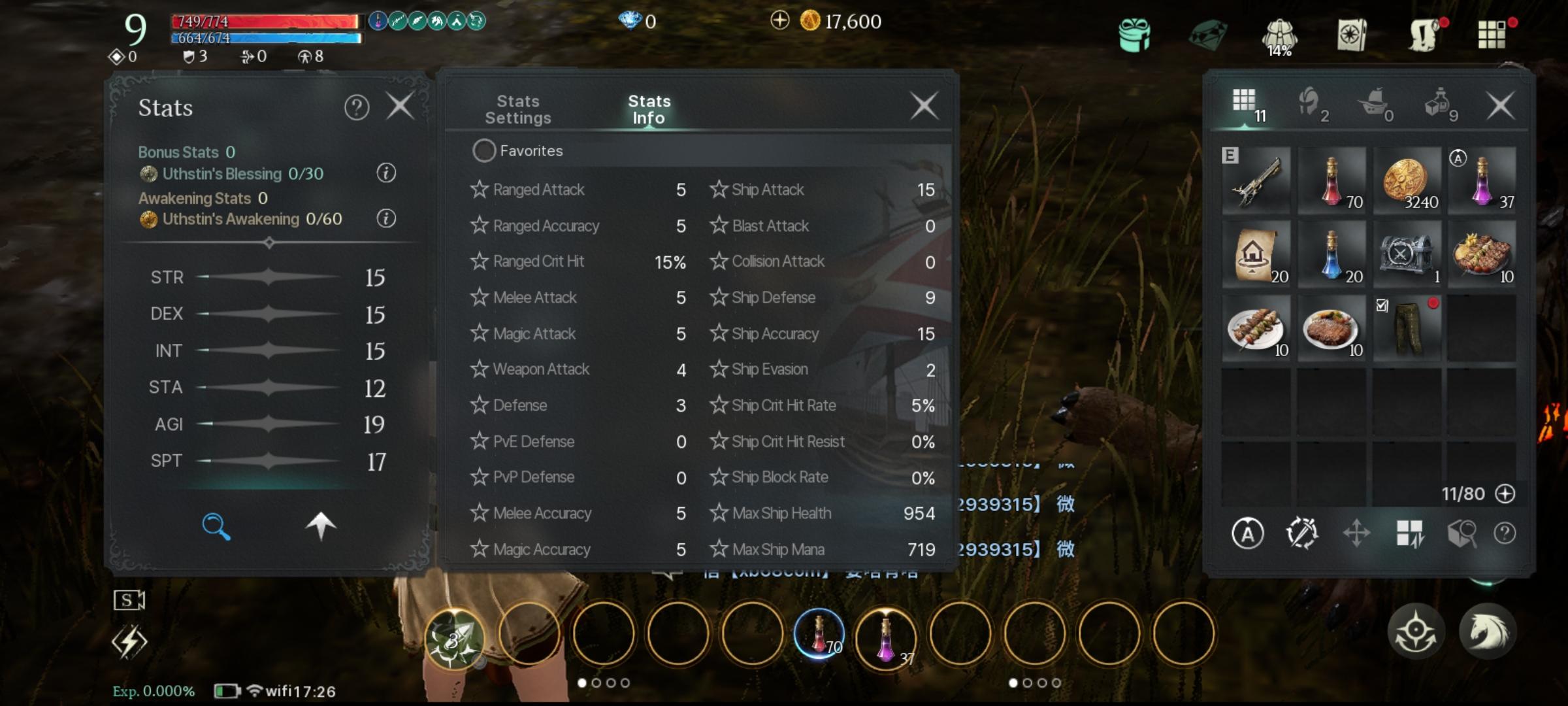Open the main menu grid icon
1568x706 pixels.
[1492, 34]
